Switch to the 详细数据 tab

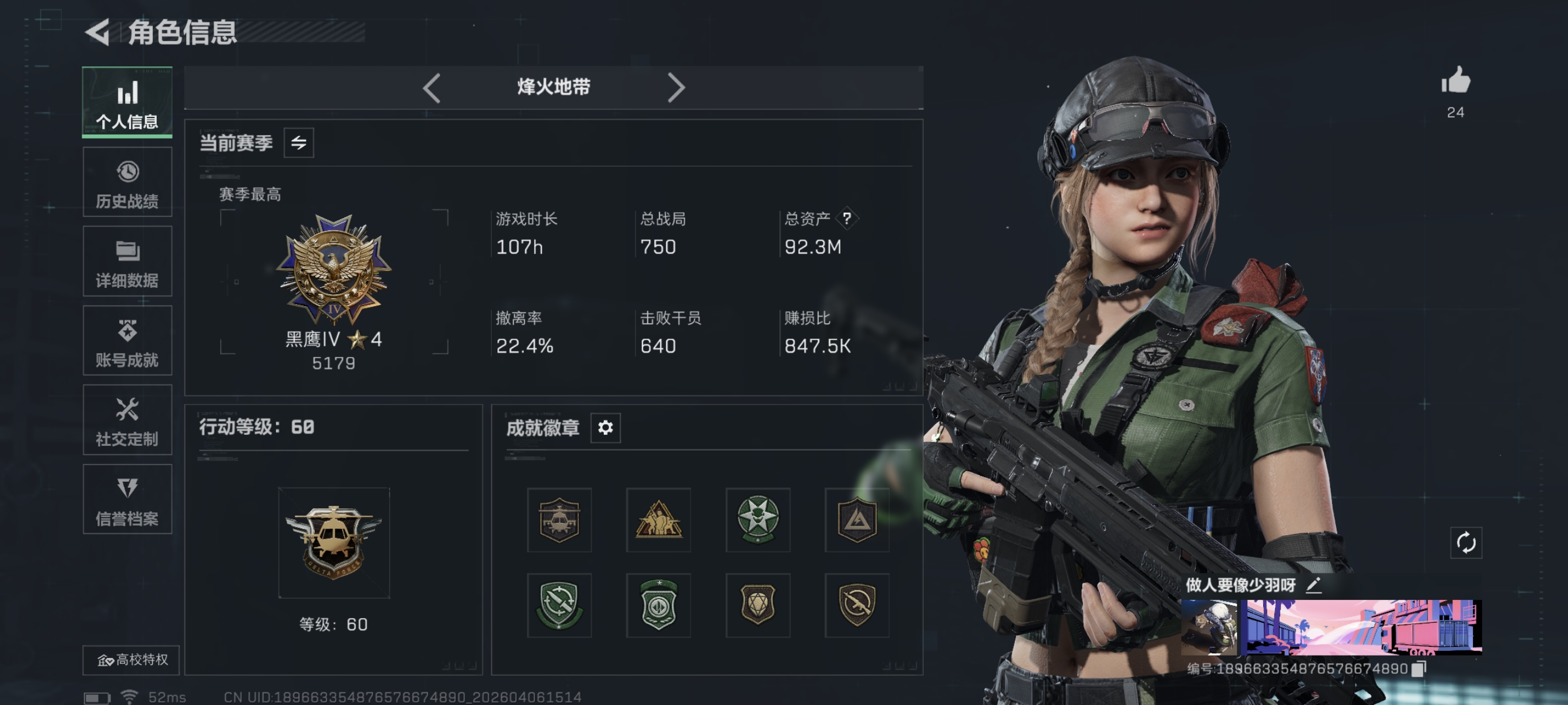click(x=127, y=262)
